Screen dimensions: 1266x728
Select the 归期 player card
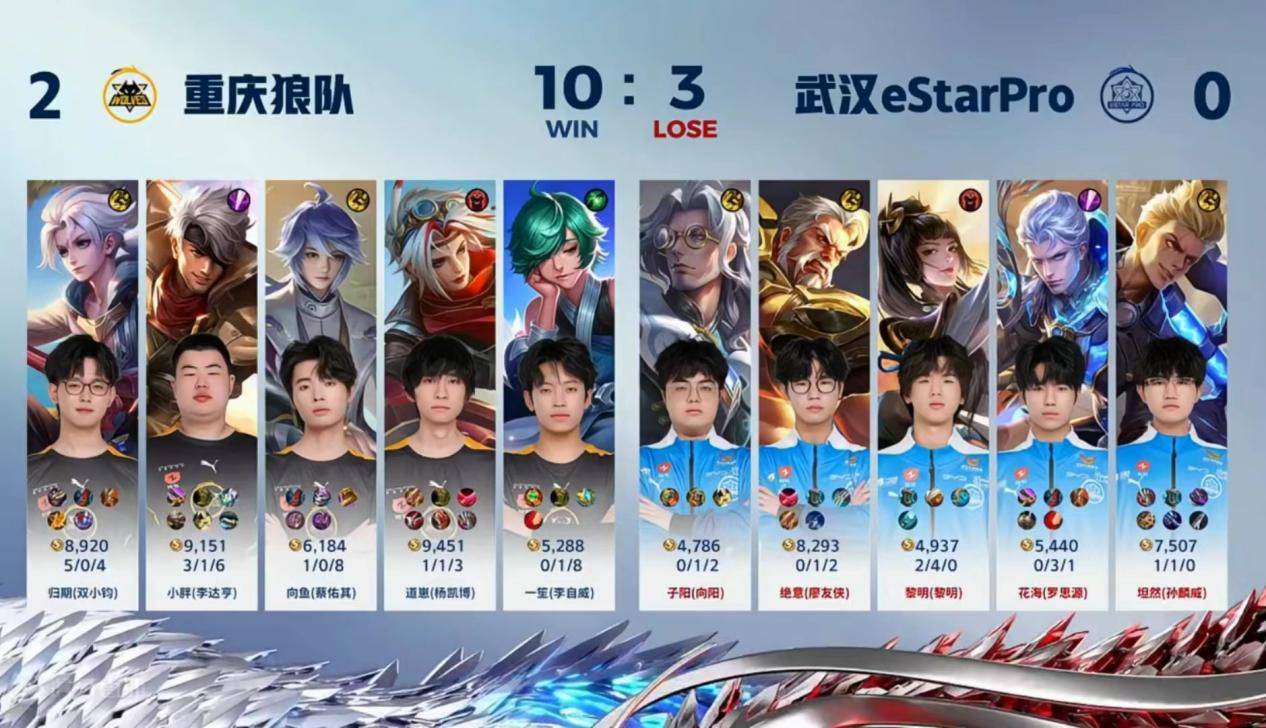[x=83, y=395]
